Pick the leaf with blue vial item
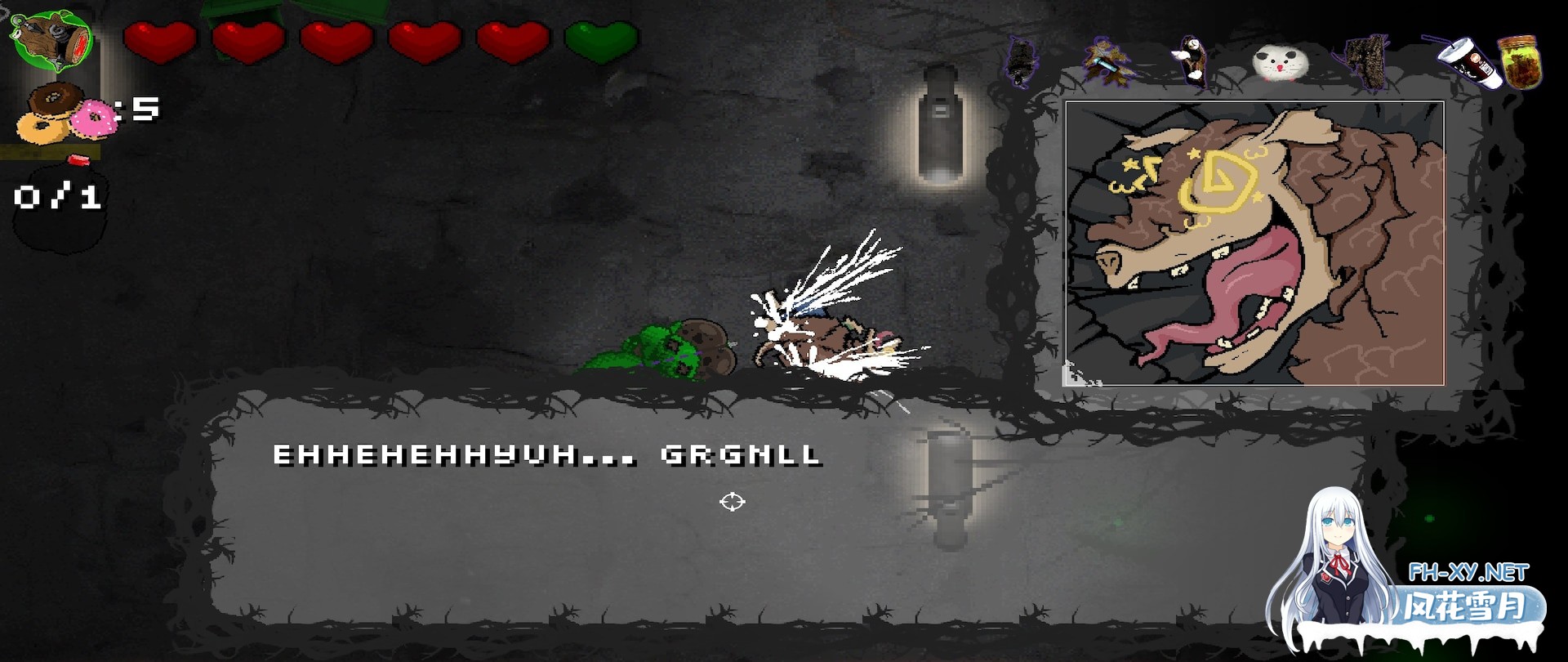 pyautogui.click(x=1107, y=60)
